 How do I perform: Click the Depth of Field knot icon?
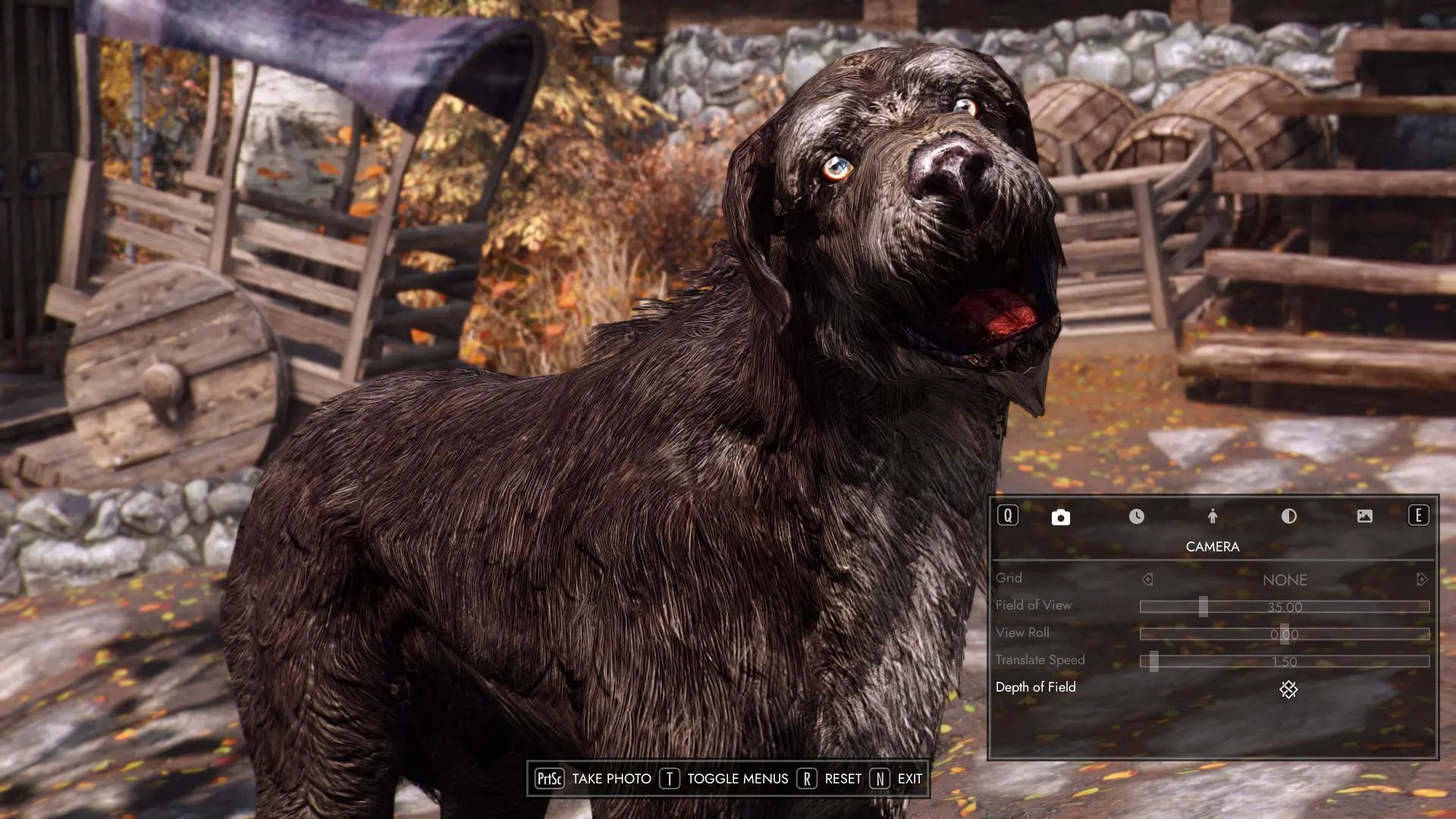[1287, 690]
